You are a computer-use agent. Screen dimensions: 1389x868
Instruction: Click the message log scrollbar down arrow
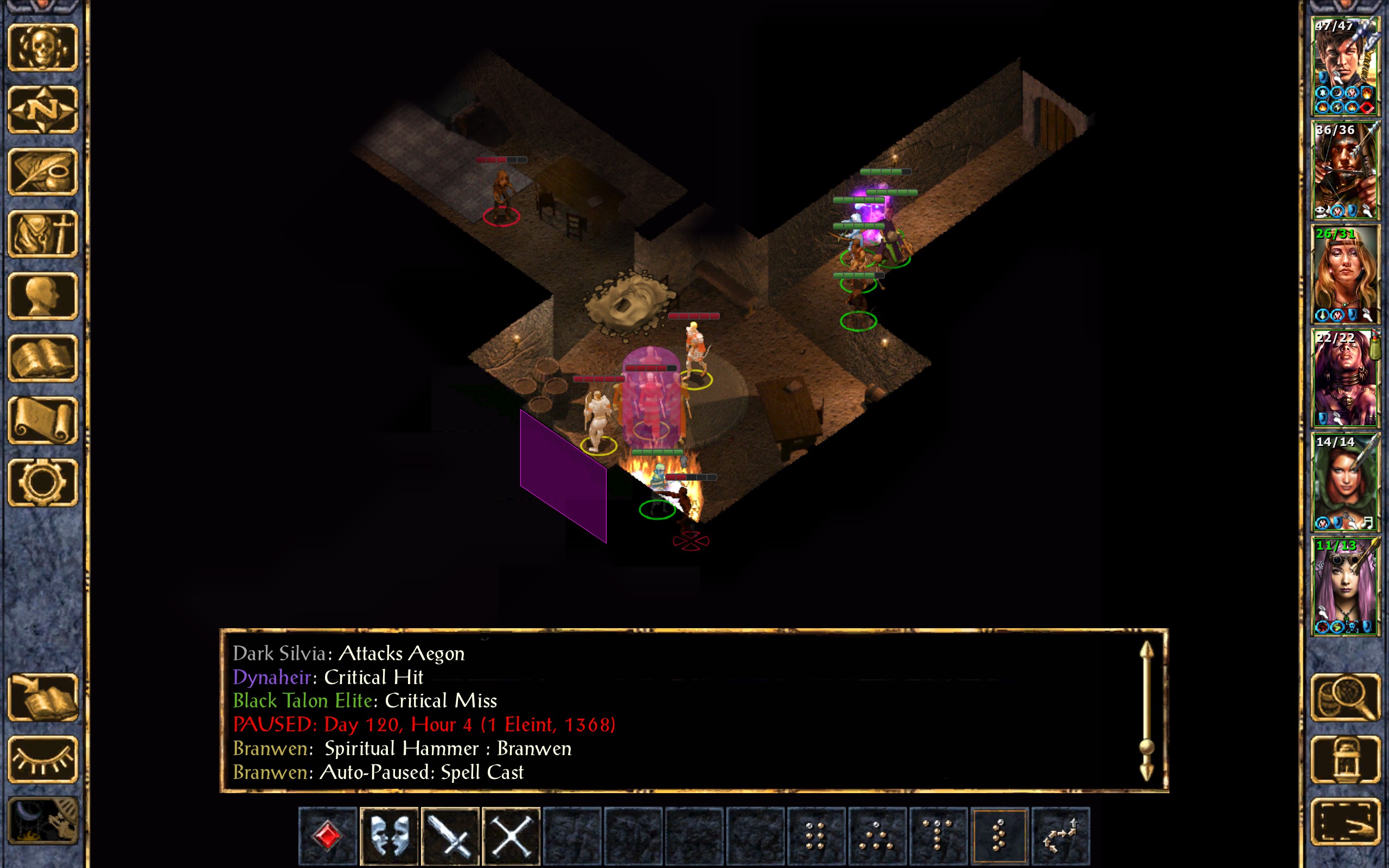coord(1146,772)
